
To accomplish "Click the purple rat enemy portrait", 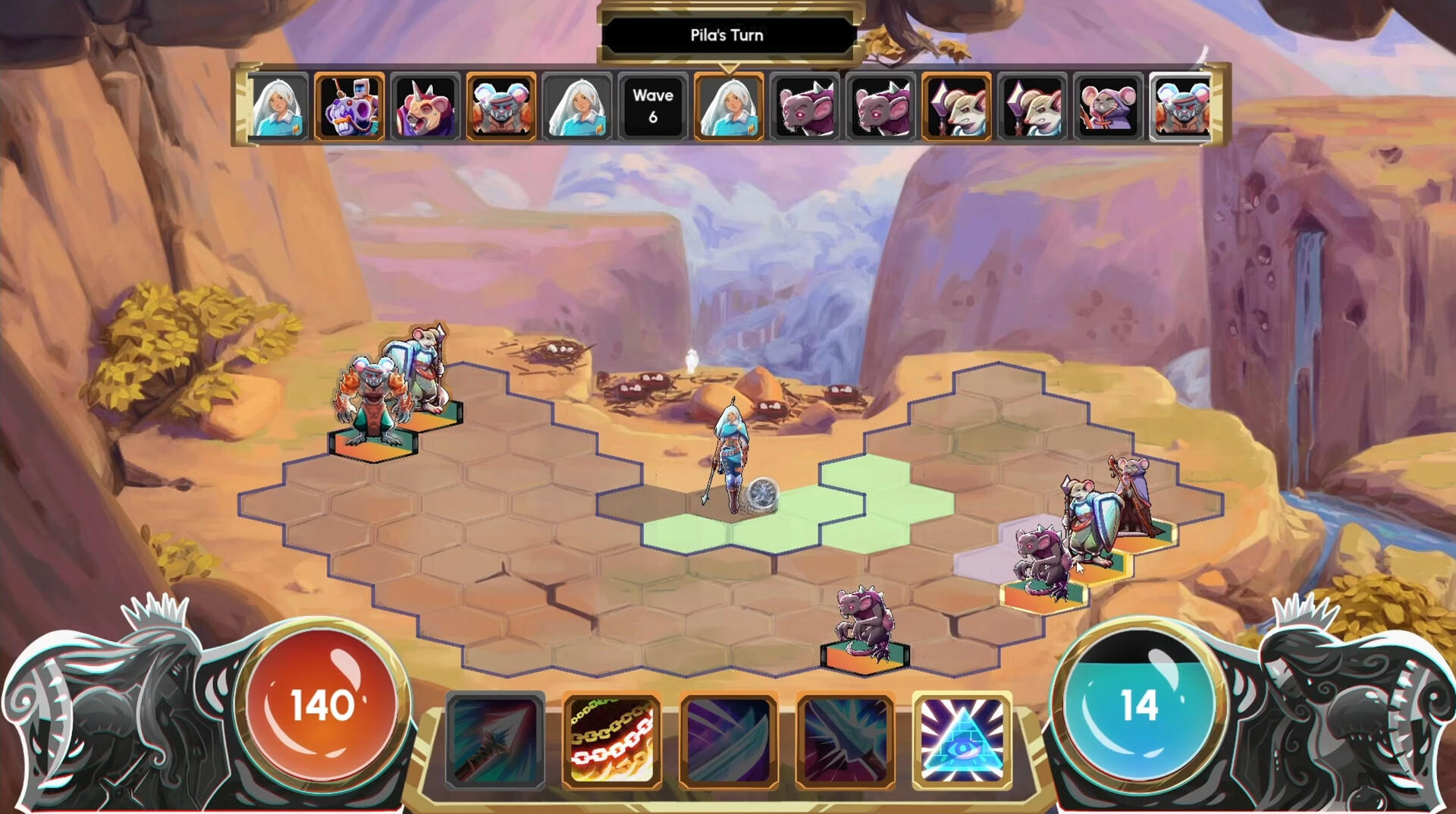I will click(803, 107).
